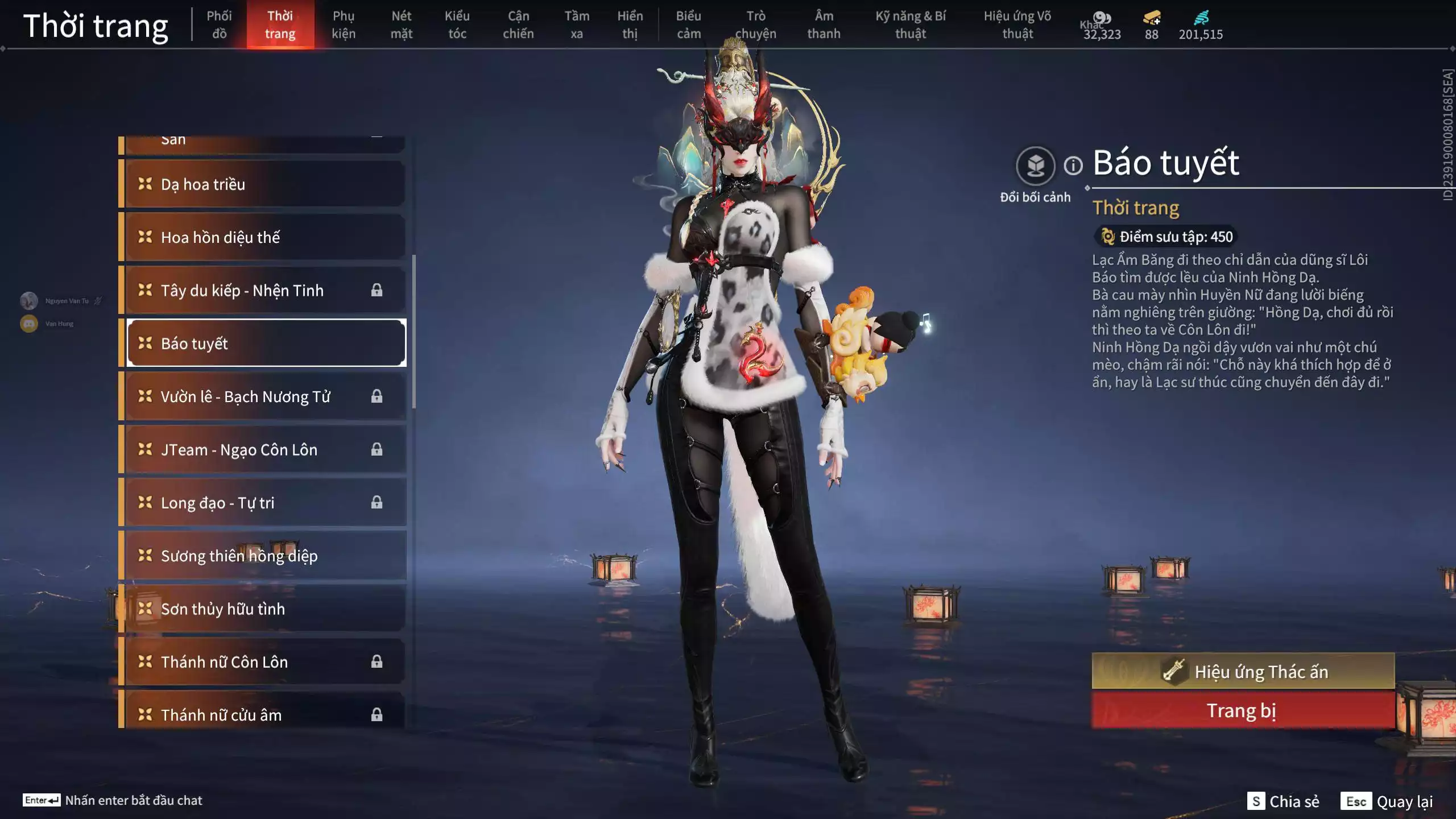Screen dimensions: 1456x819
Task: Go to the Kiểu tóc tab
Action: (457, 24)
